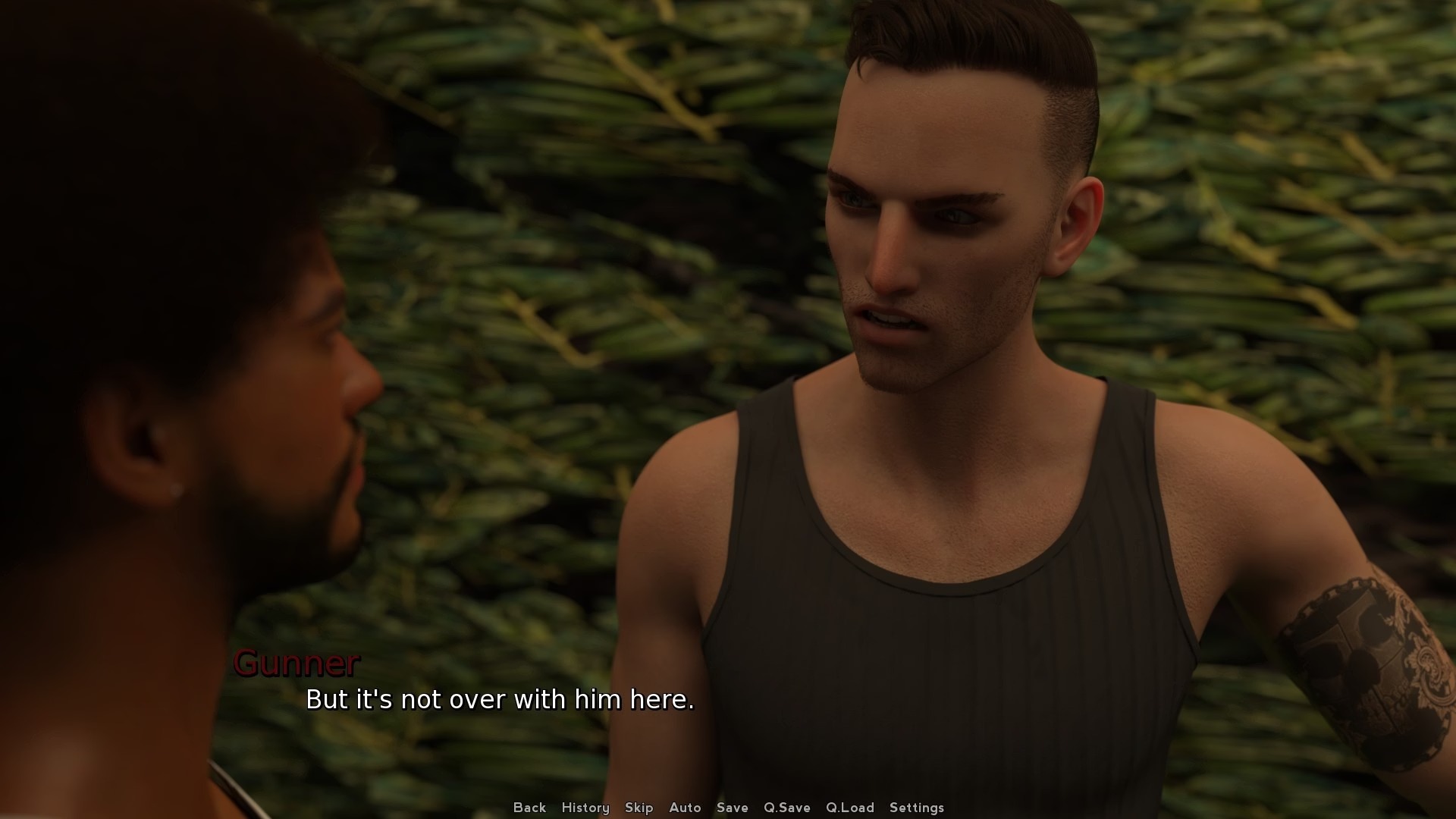Viewport: 1456px width, 819px height.
Task: Enable Auto-advance for dialogue
Action: (x=685, y=808)
